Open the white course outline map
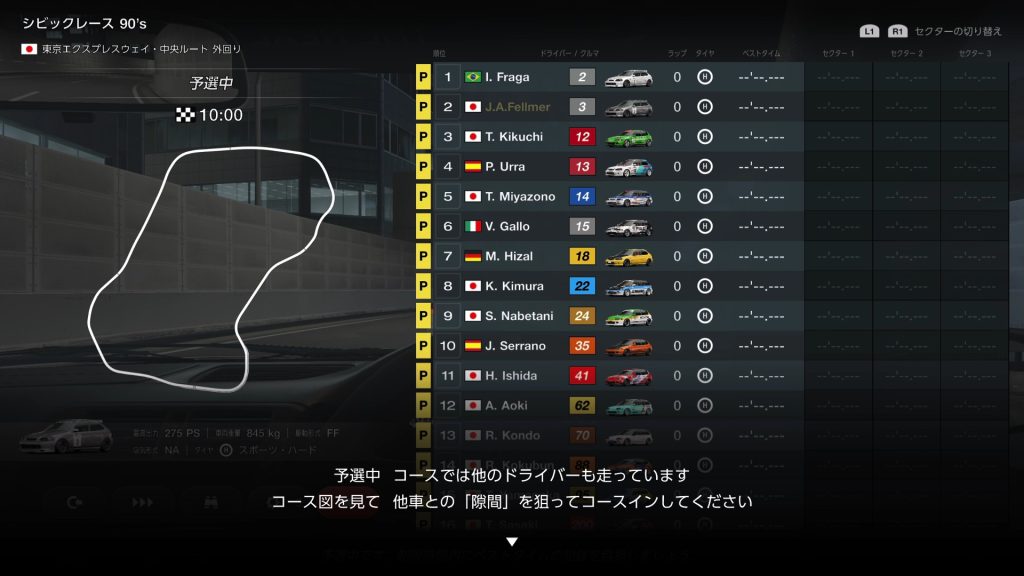 click(x=212, y=270)
